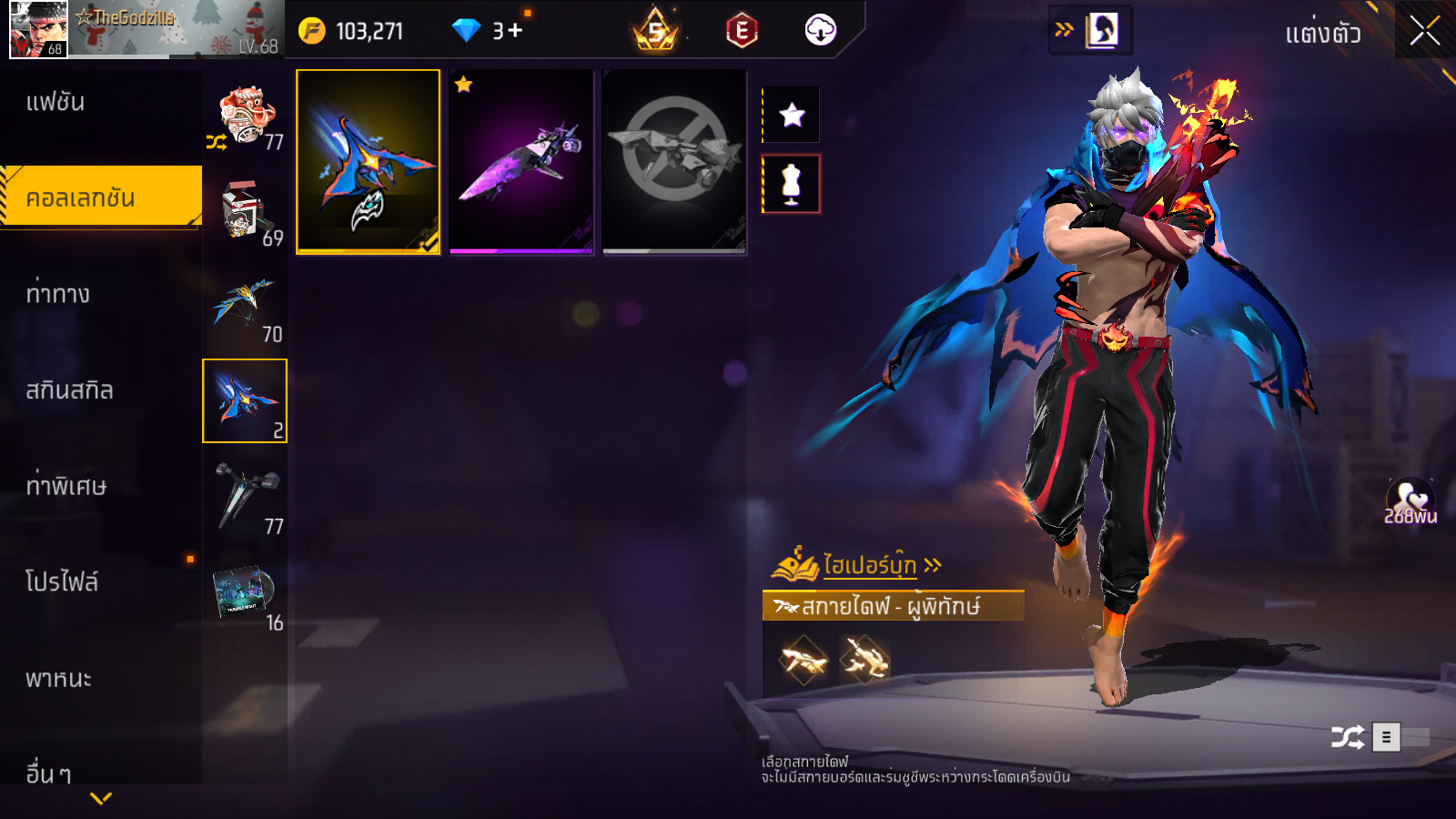1456x819 pixels.
Task: Open the ไฮเปอร์บุ๊ก link
Action: click(x=869, y=565)
